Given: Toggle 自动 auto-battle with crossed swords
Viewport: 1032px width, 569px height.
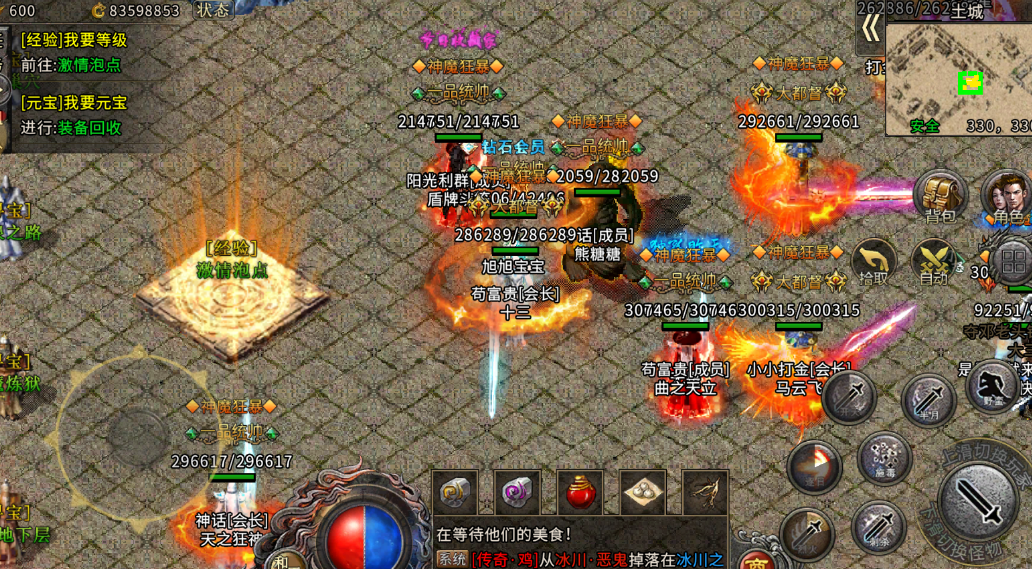Looking at the screenshot, I should [x=935, y=262].
